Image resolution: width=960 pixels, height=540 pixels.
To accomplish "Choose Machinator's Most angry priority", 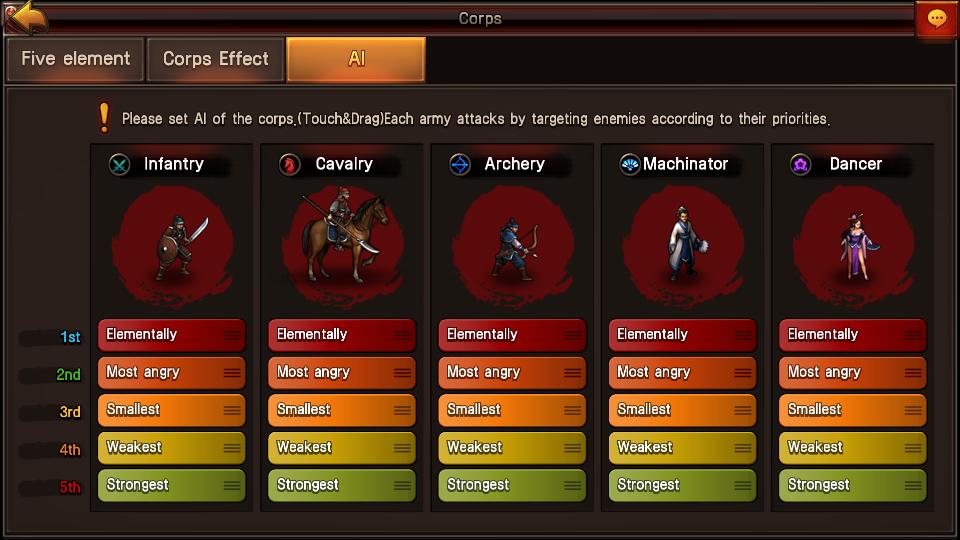I will 682,372.
